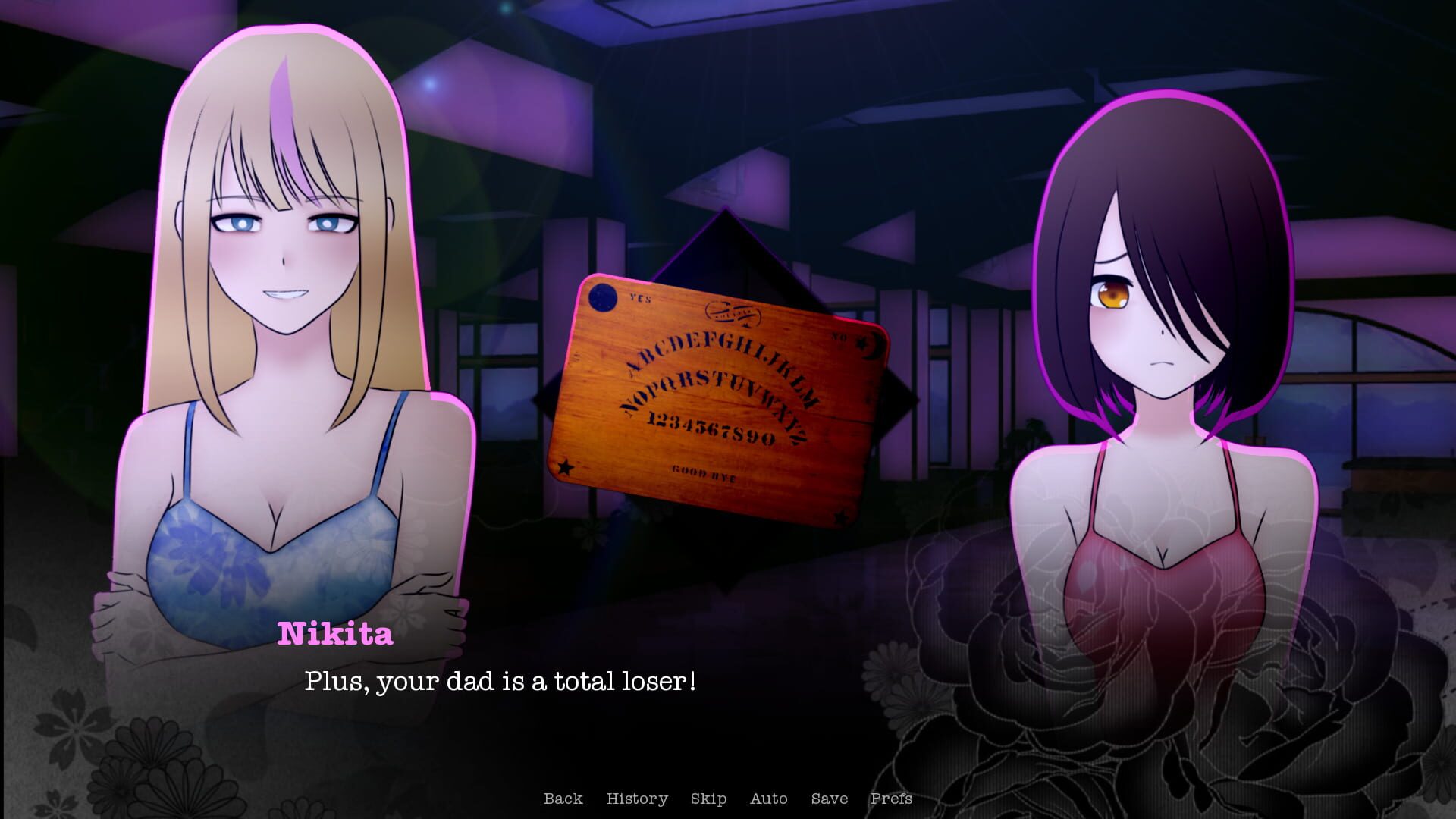Open the History log
The height and width of the screenshot is (819, 1456).
pos(637,799)
